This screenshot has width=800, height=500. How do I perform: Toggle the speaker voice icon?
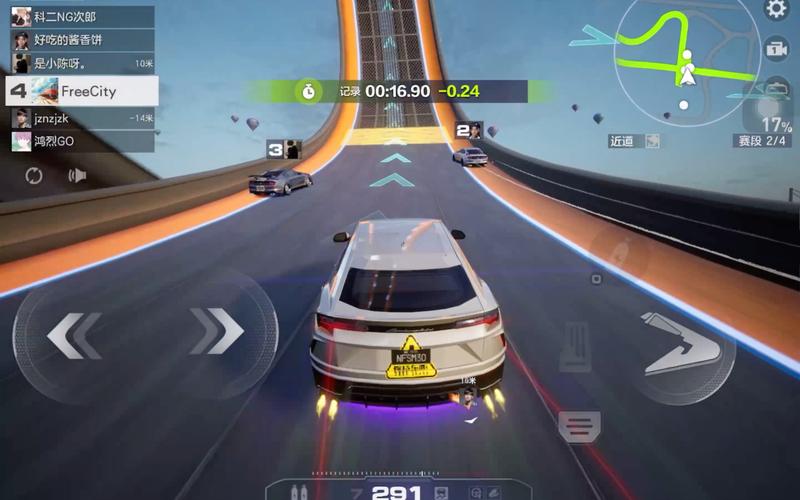[x=77, y=176]
